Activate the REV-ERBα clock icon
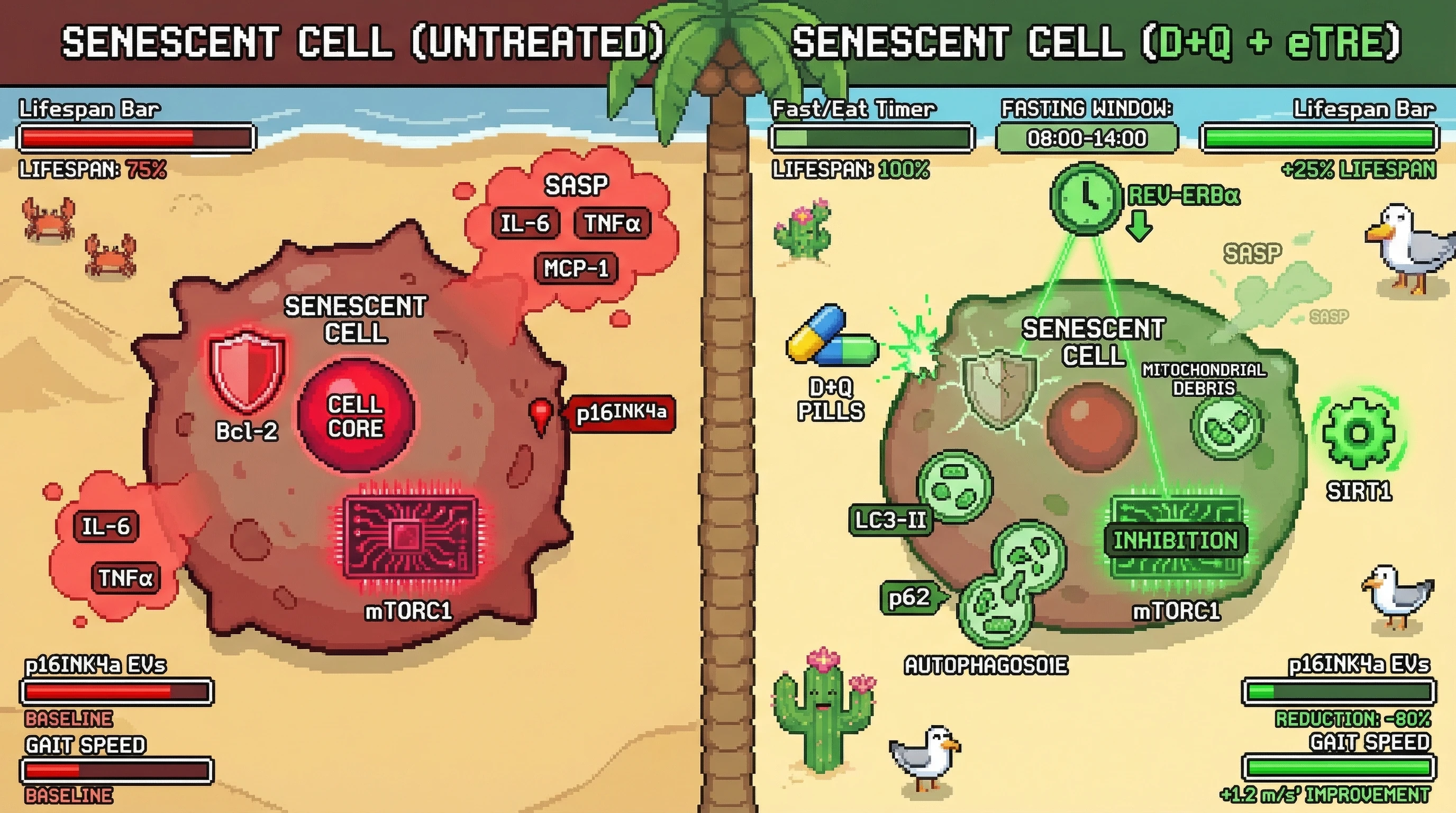1456x813 pixels. 1085,198
